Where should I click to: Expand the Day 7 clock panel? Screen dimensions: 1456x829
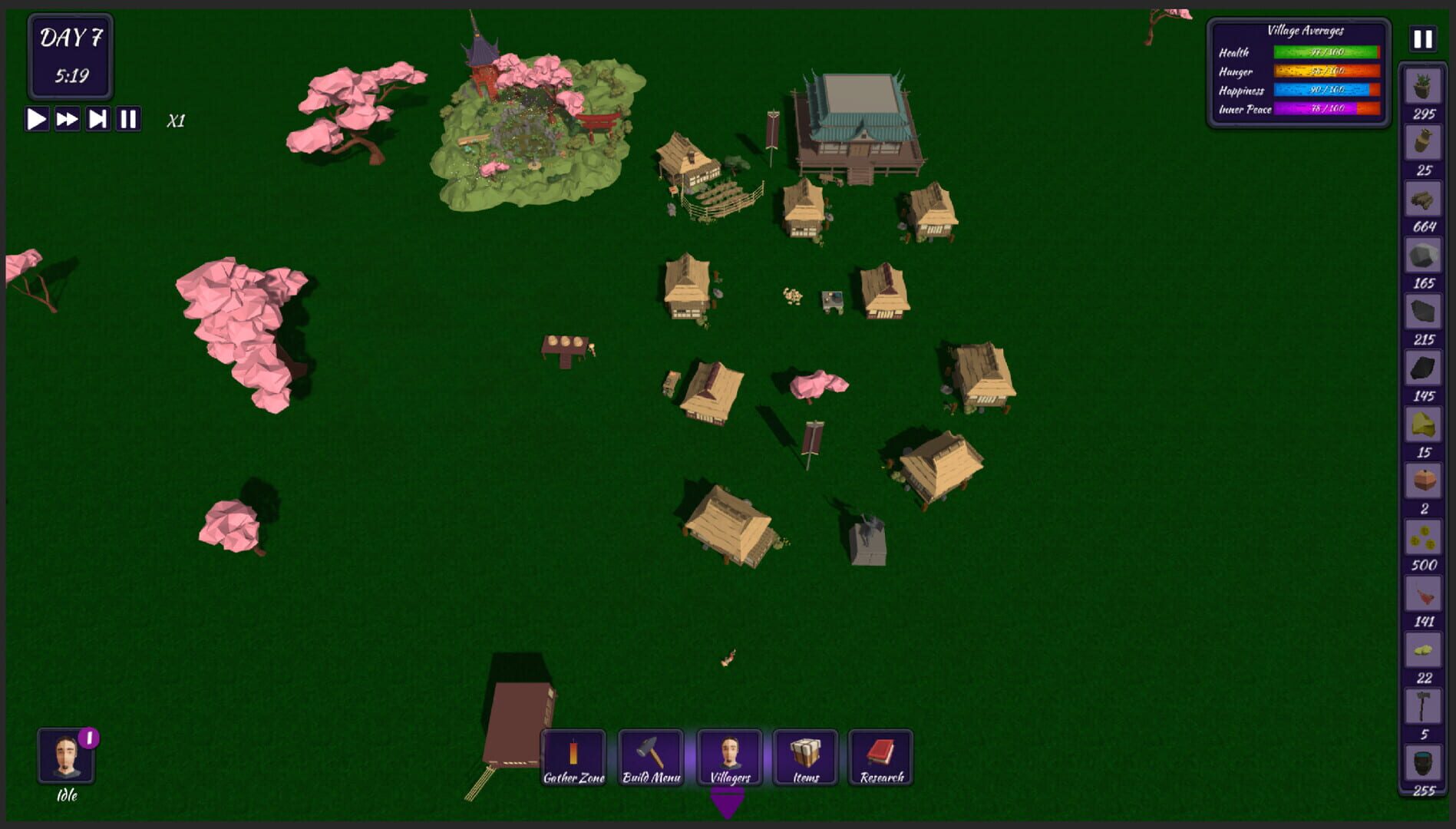point(71,58)
